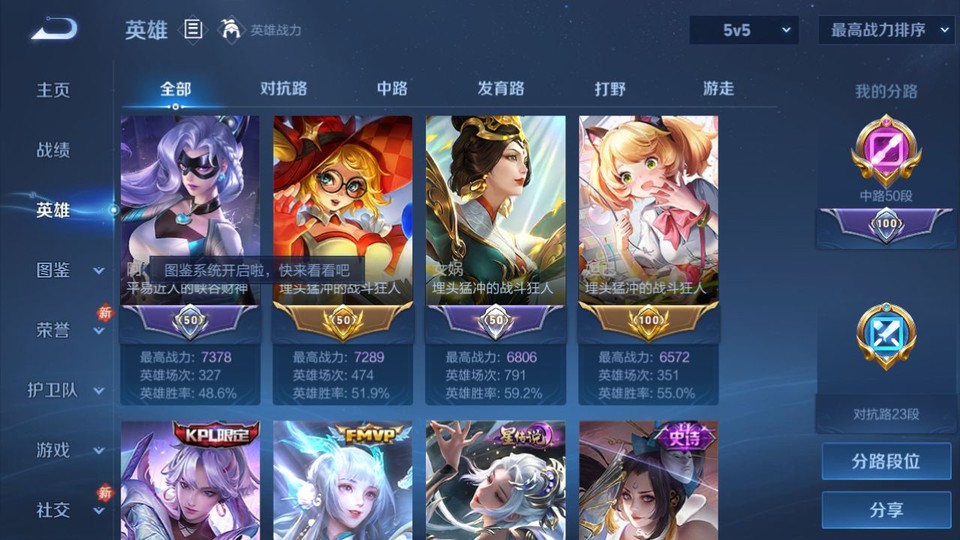Viewport: 960px width, 540px height.
Task: Switch to the 对抗路 tab
Action: (x=283, y=89)
